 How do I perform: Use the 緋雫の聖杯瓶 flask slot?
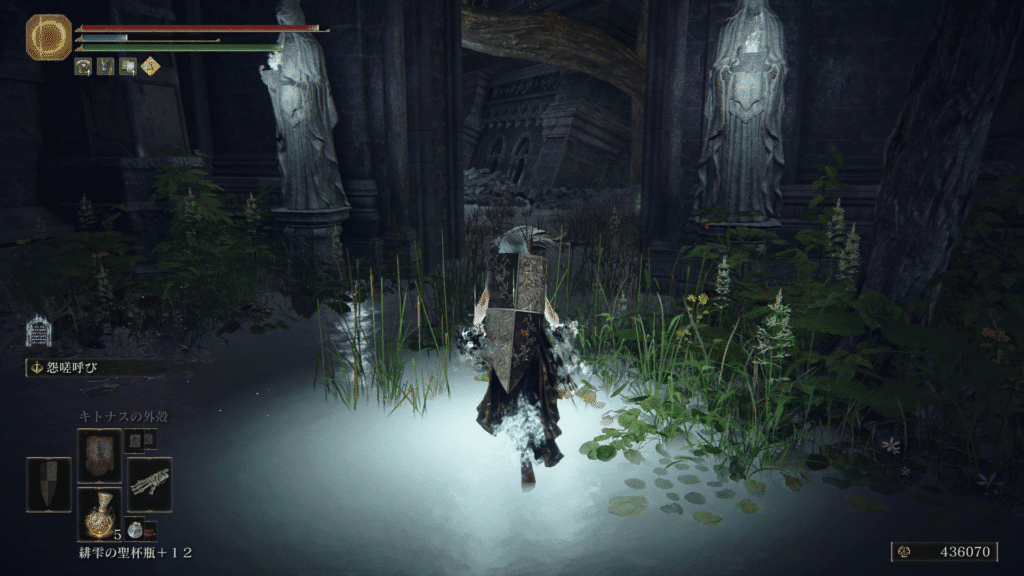pos(99,514)
